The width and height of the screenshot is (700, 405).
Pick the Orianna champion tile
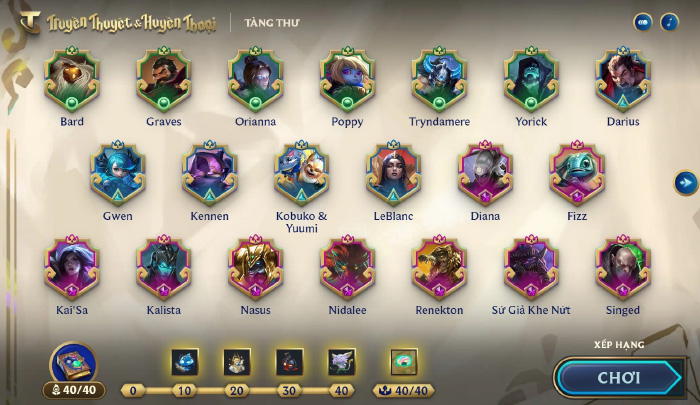256,79
